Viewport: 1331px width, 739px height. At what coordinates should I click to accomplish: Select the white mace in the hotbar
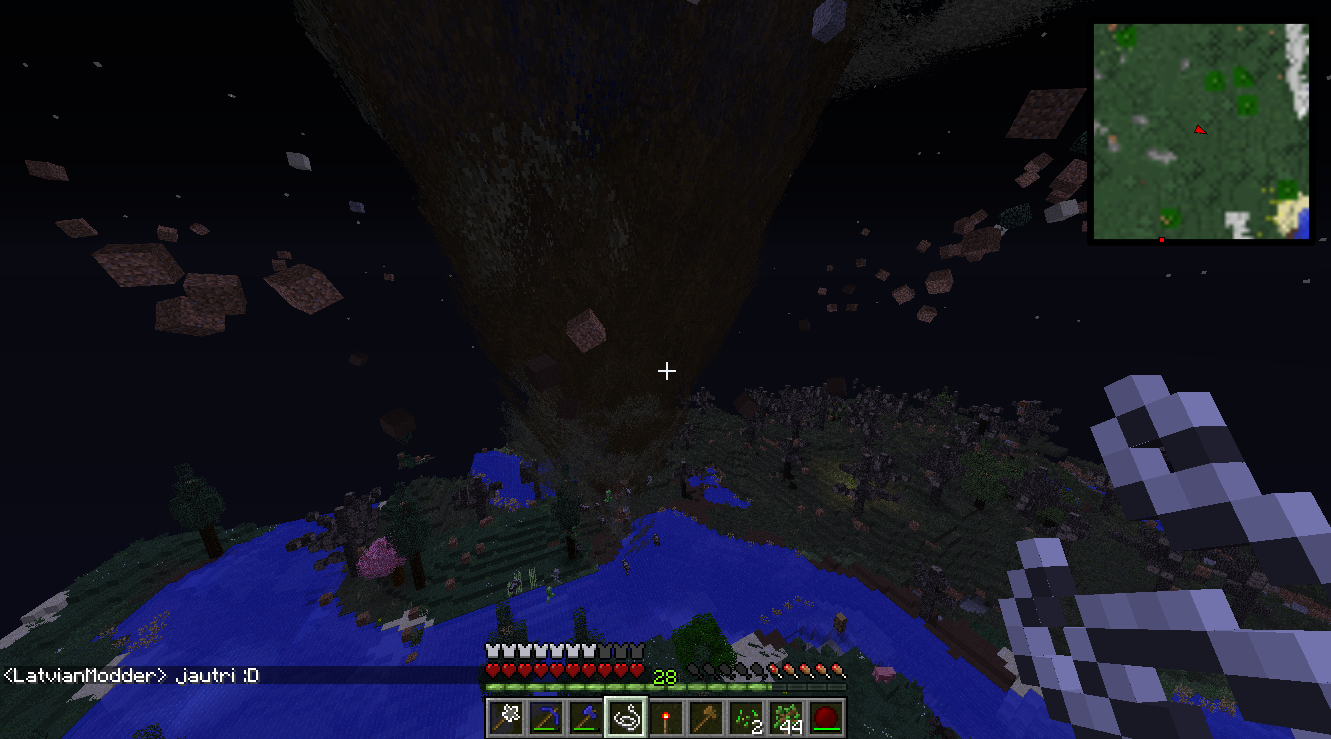point(507,717)
